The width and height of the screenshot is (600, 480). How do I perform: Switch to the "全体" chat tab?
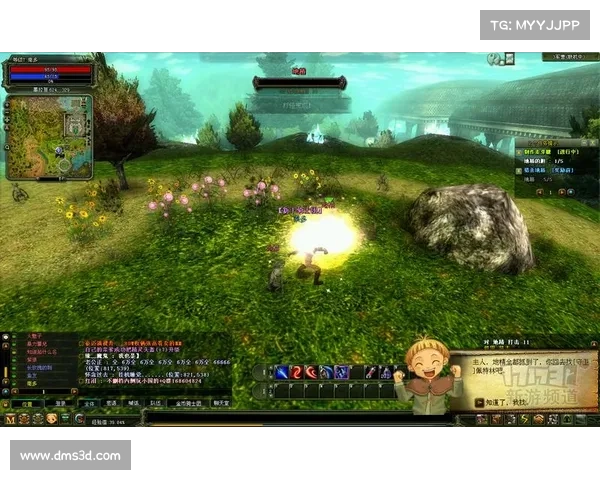click(88, 404)
